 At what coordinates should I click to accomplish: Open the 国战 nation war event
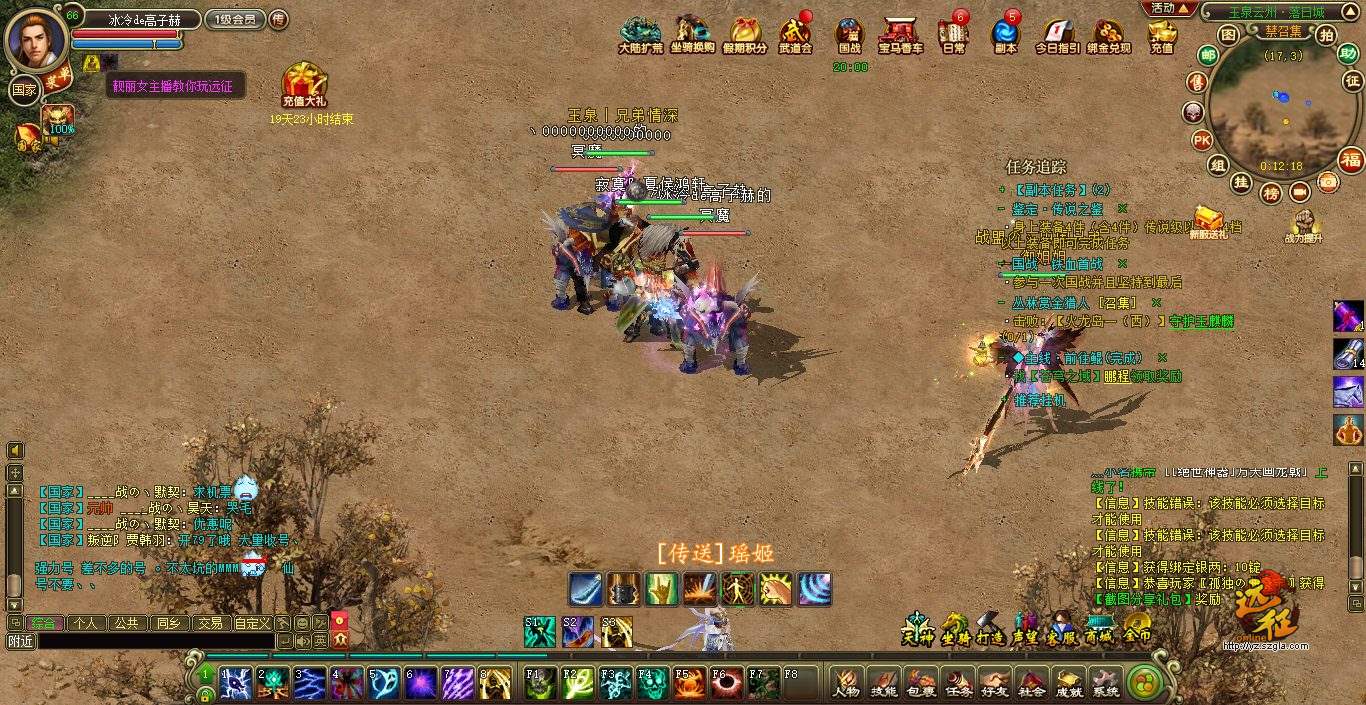pos(849,35)
